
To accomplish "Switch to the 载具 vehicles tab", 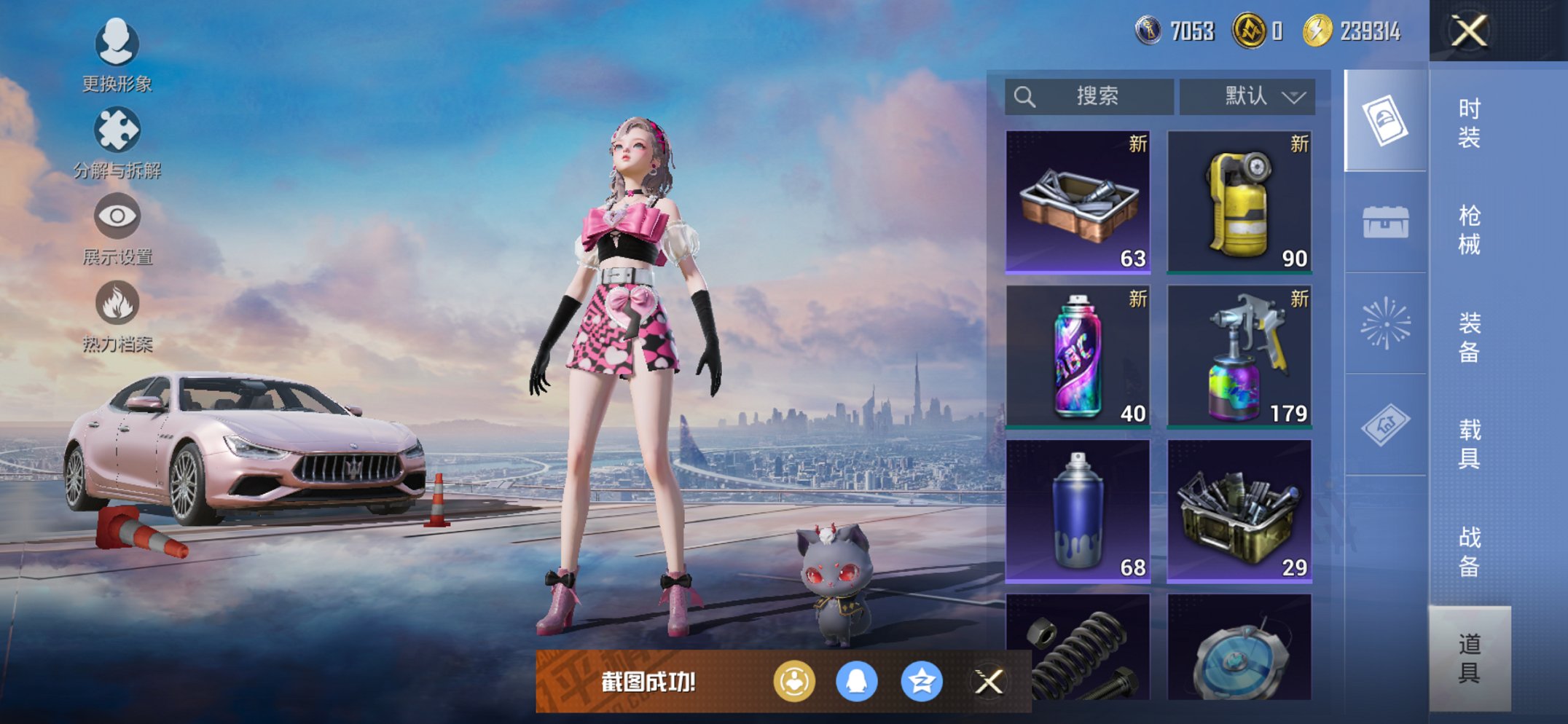I will tap(1469, 444).
